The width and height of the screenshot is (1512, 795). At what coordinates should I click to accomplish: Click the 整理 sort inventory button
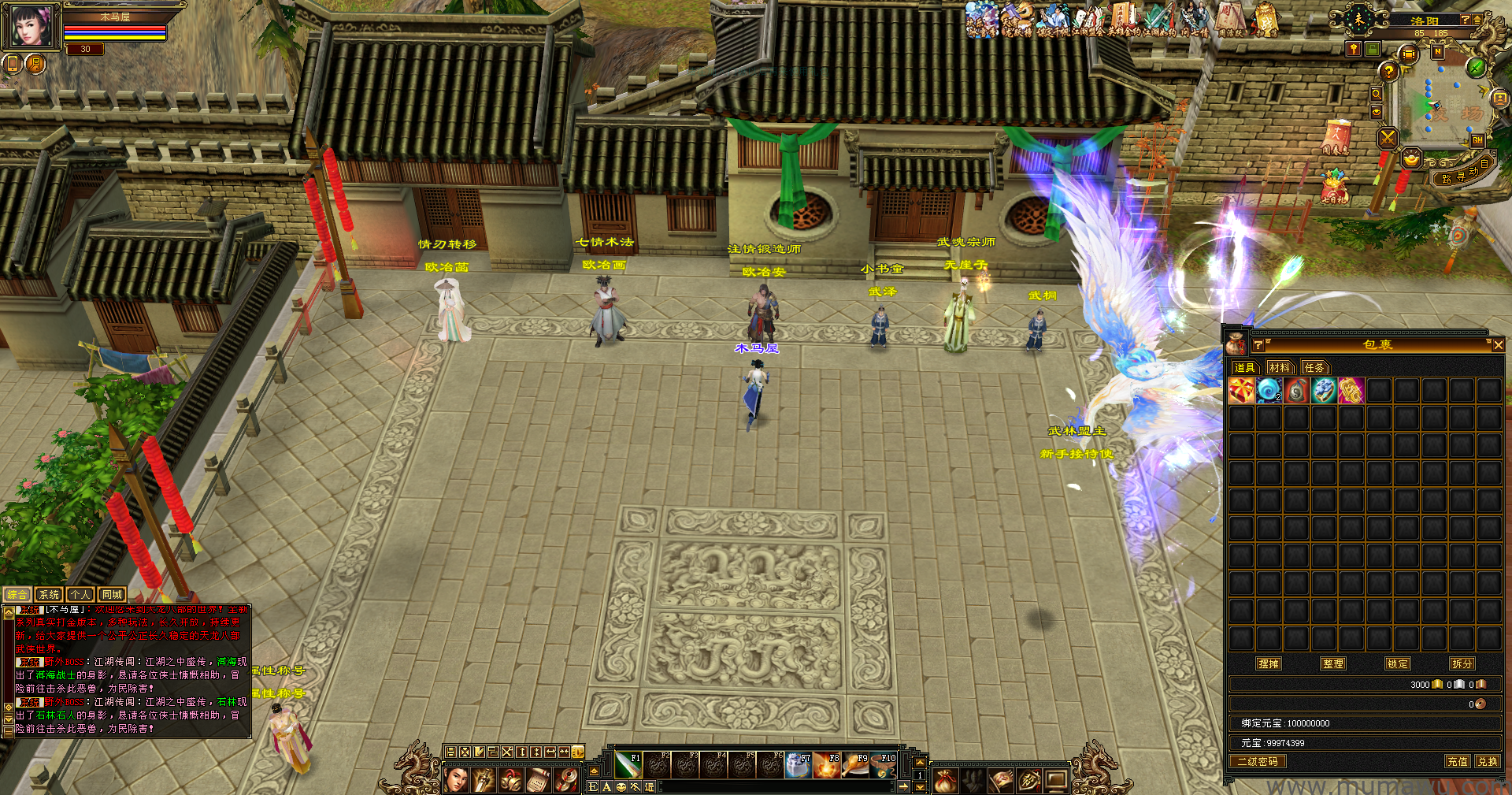click(x=1333, y=663)
